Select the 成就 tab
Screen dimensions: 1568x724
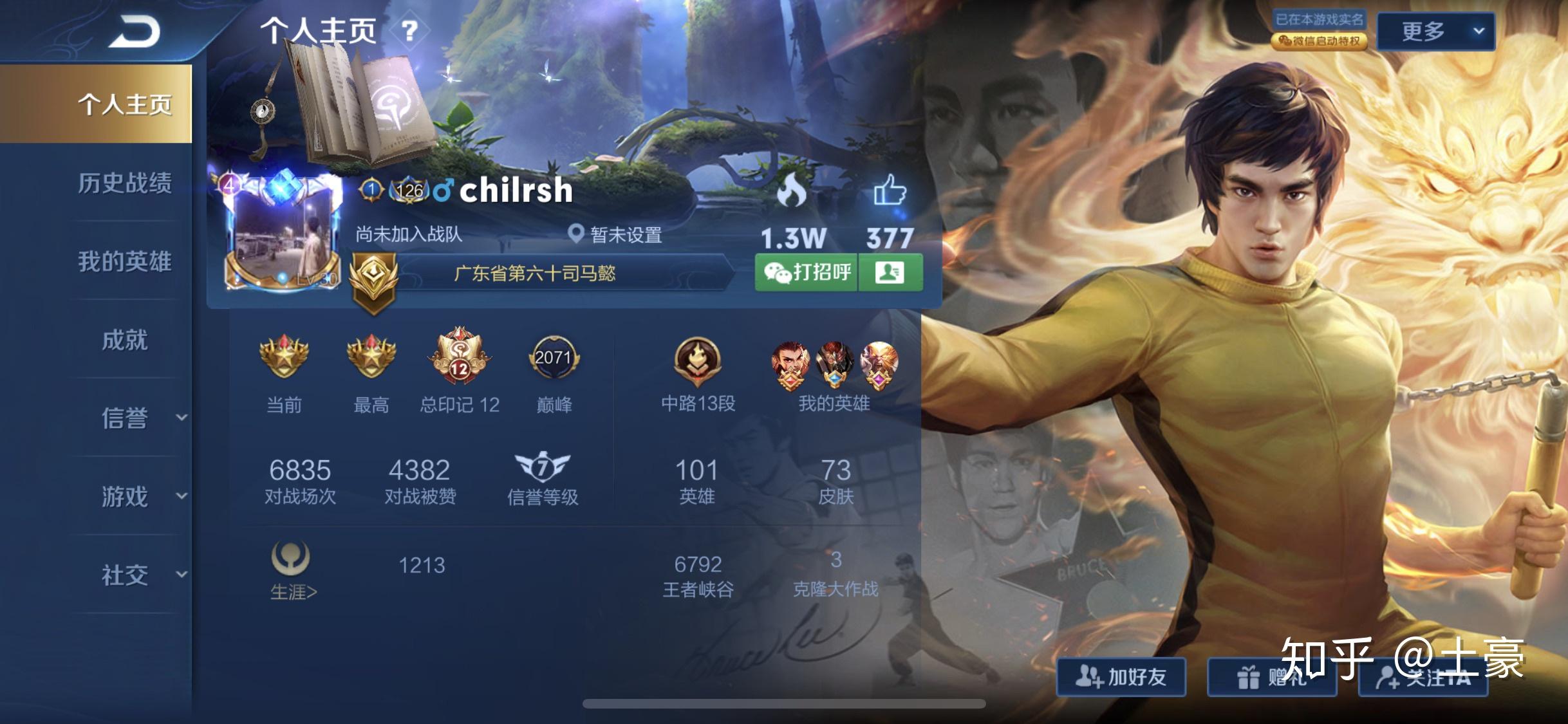(124, 340)
